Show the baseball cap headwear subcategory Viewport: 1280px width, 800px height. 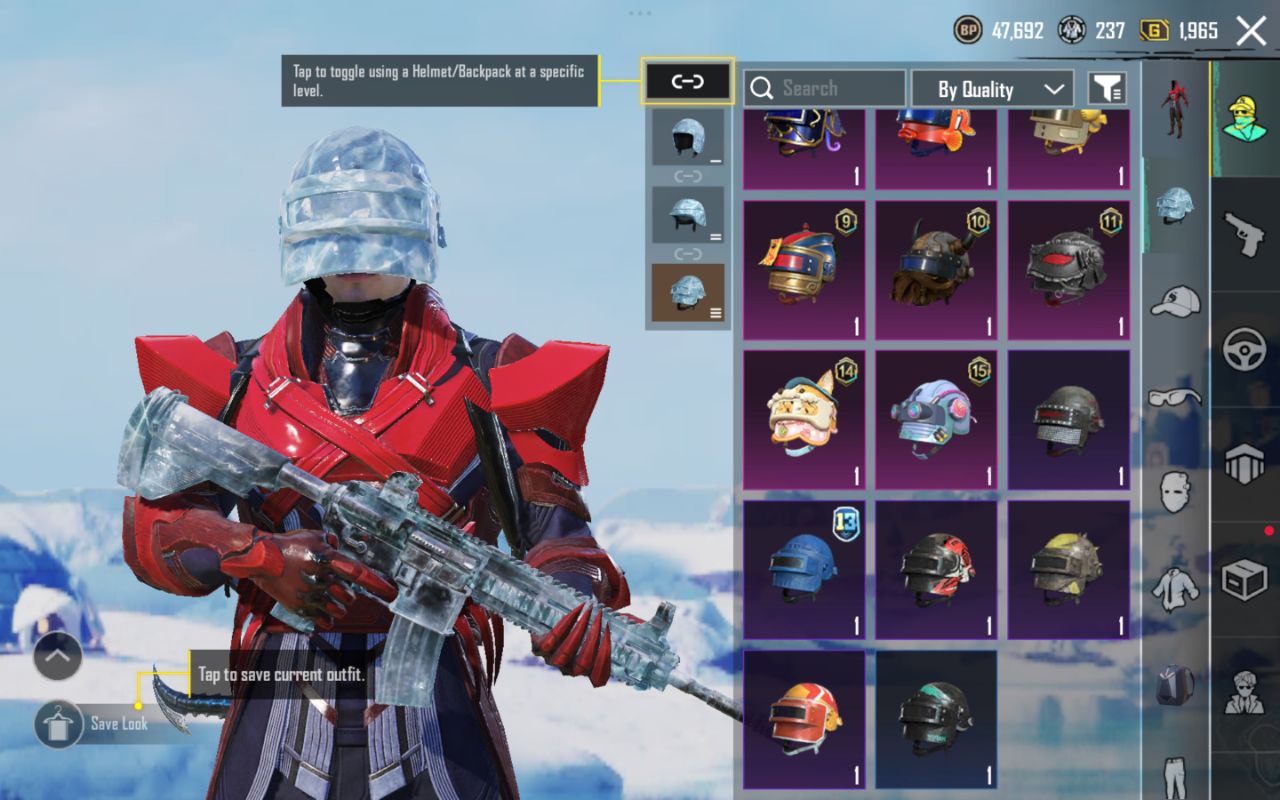(x=1175, y=300)
